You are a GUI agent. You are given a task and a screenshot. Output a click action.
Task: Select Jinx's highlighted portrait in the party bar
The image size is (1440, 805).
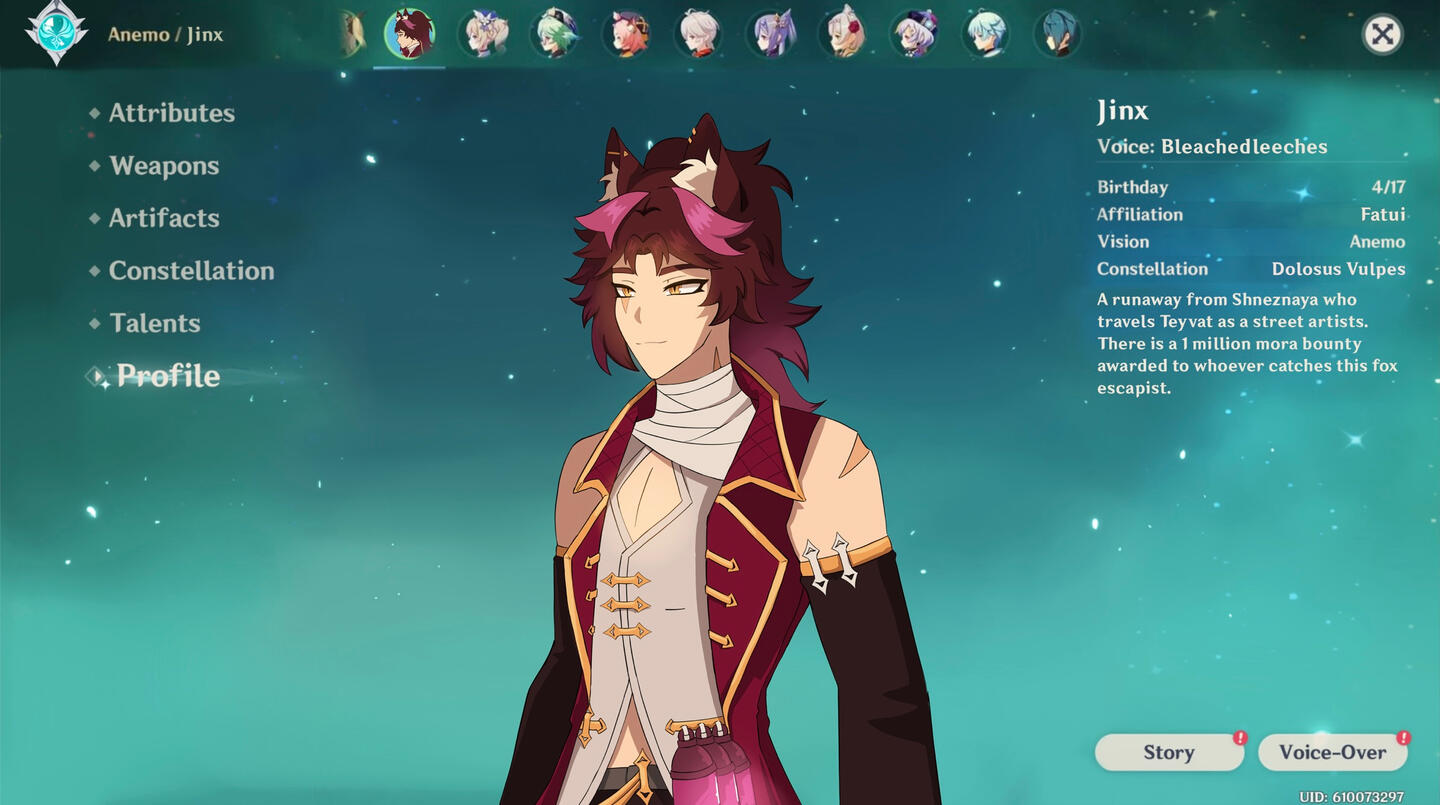tap(409, 34)
